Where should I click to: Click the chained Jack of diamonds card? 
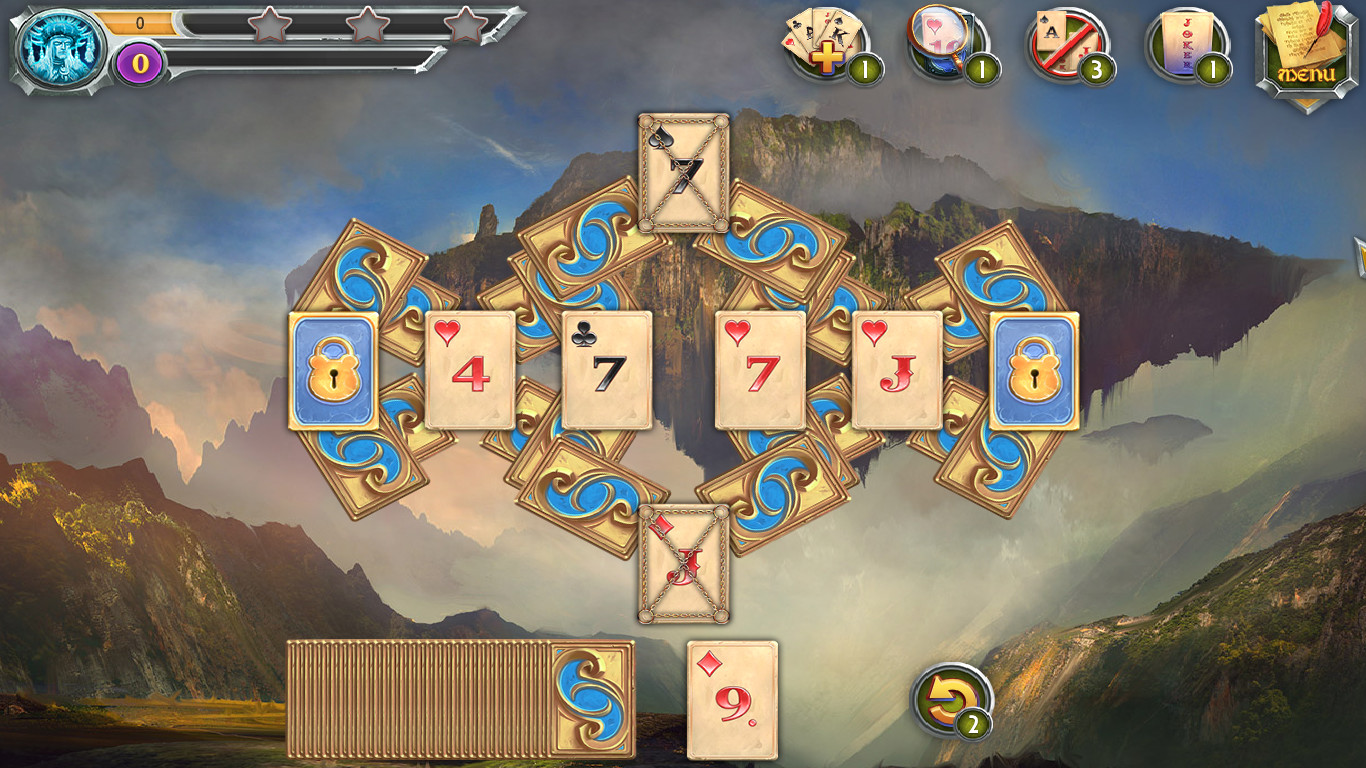click(x=683, y=565)
